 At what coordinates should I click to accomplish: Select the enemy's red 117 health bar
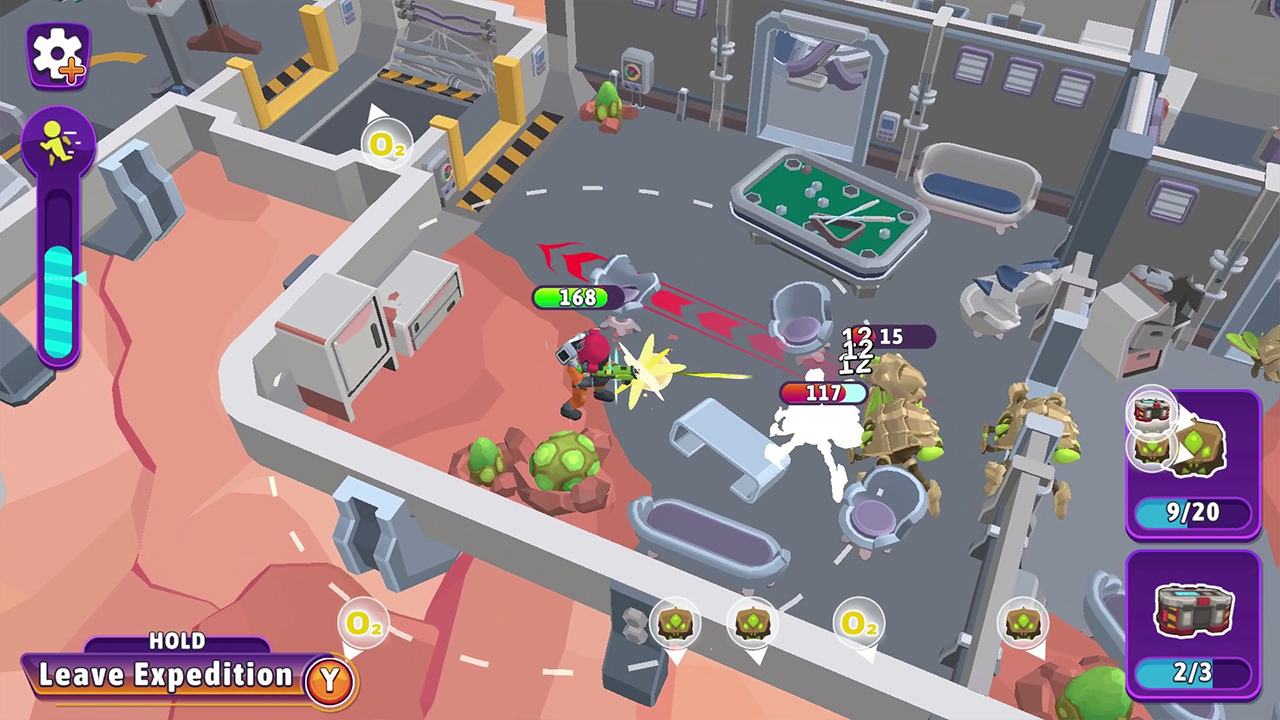coord(822,394)
